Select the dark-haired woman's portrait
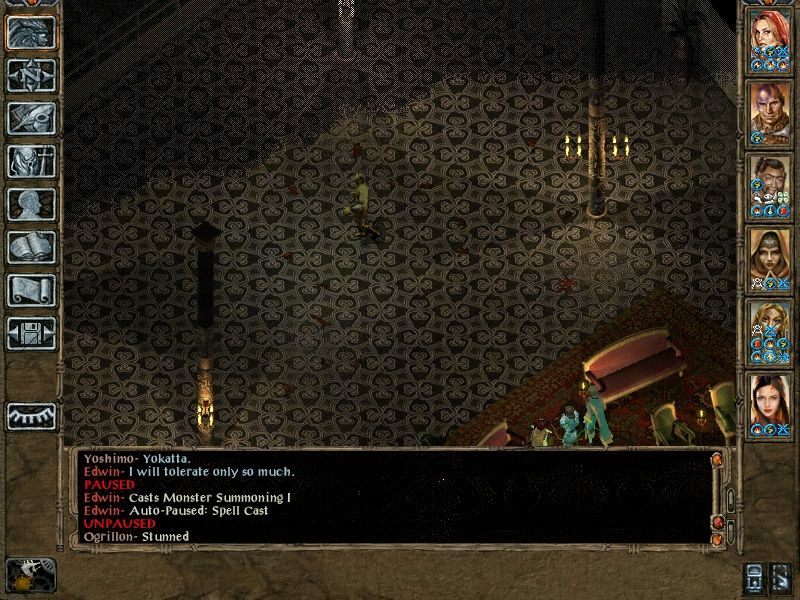800x600 pixels. (770, 402)
